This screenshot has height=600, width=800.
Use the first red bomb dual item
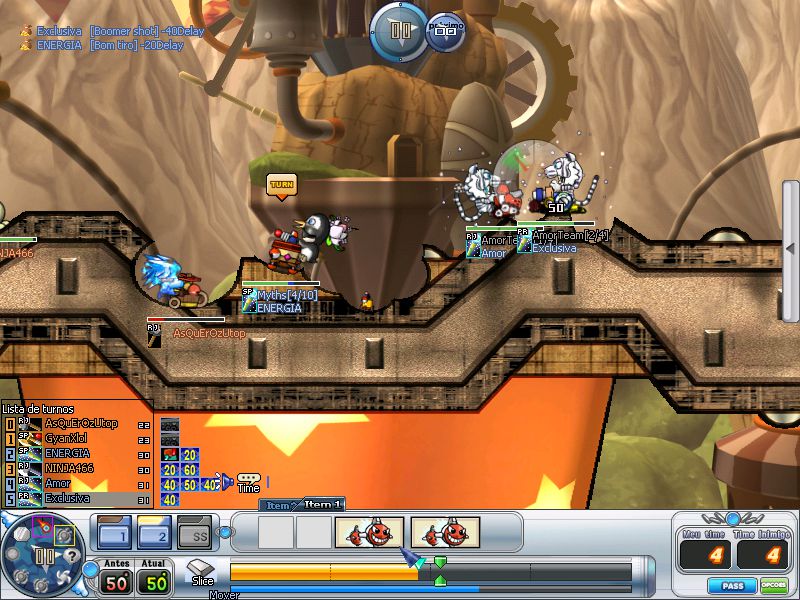click(369, 532)
